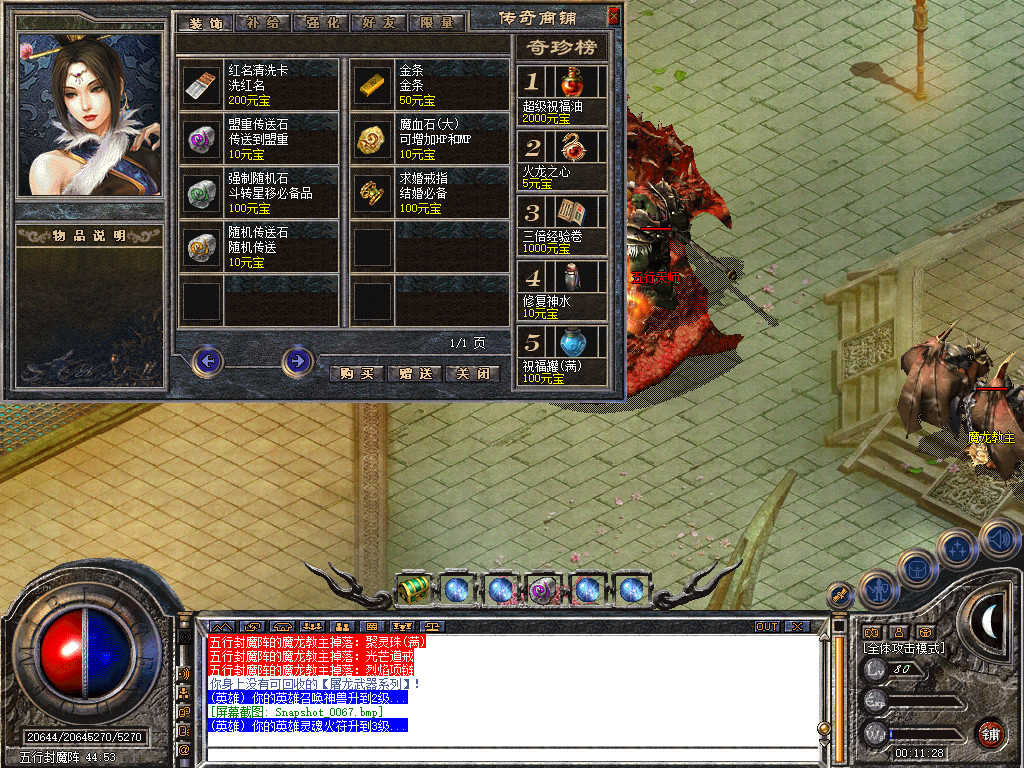Go to the next shop page arrow
Viewport: 1024px width, 768px height.
point(297,361)
